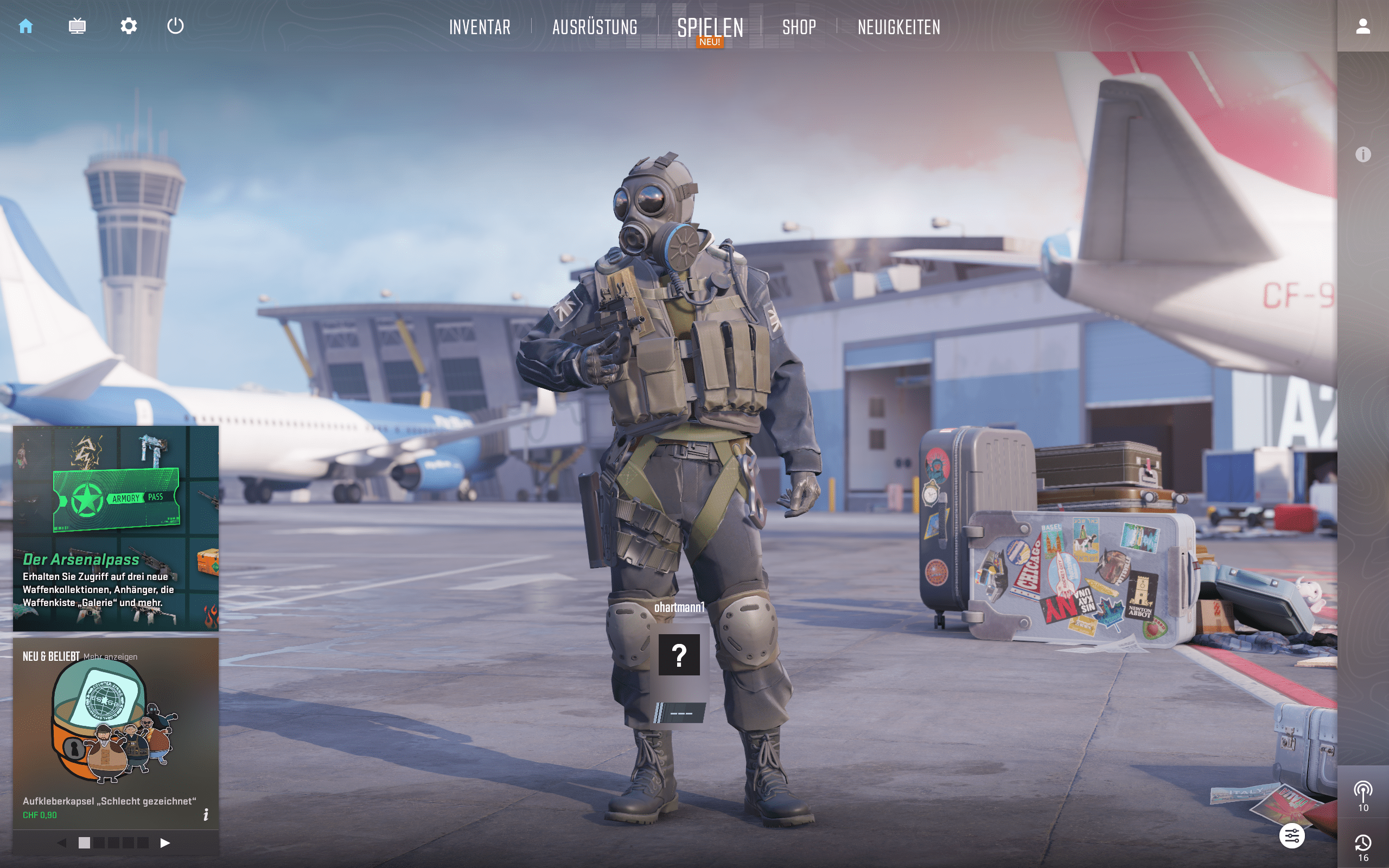Screen dimensions: 1389x868
Task: Open the Shop tab
Action: 799,28
